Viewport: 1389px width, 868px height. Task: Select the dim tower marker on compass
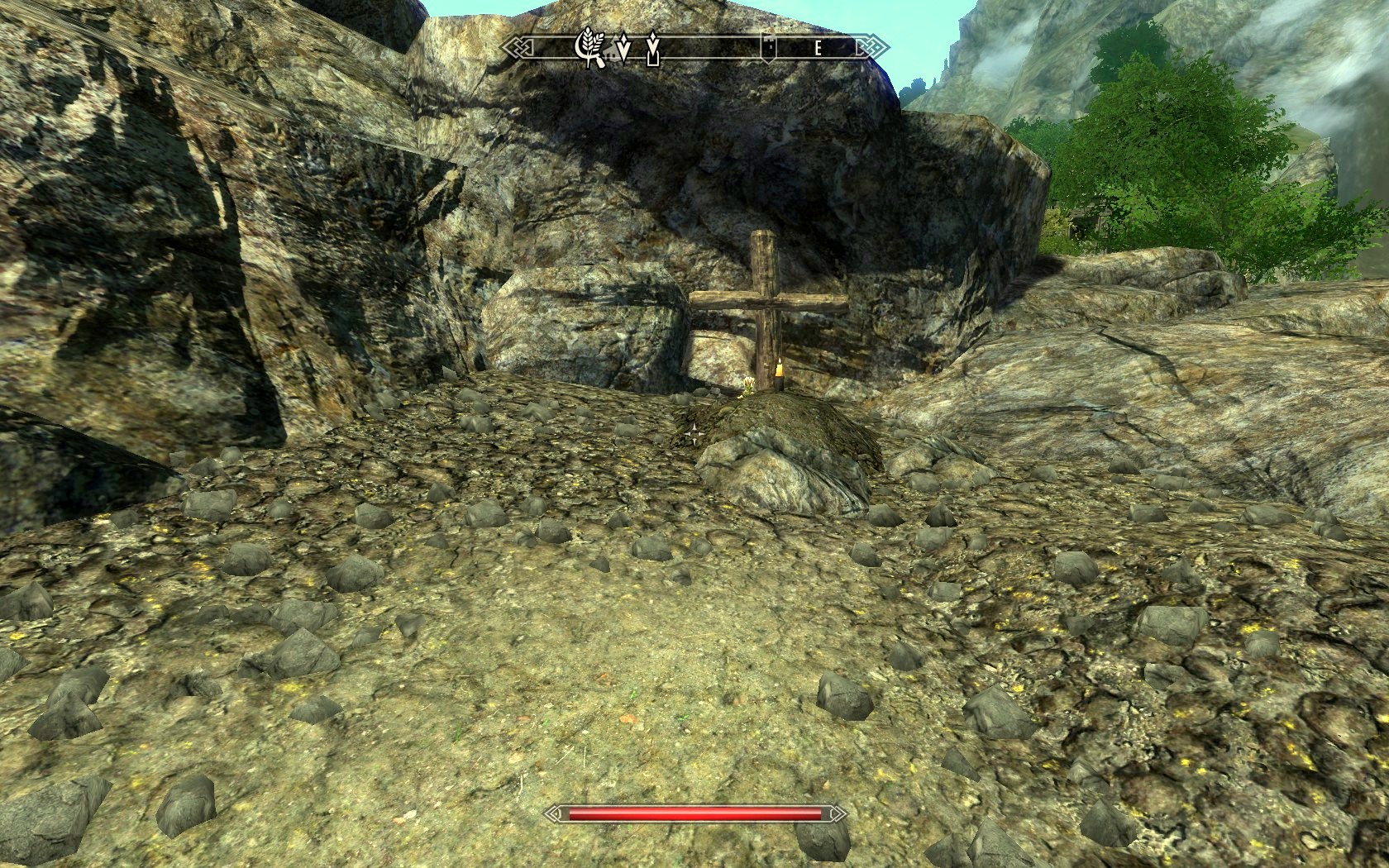(767, 48)
